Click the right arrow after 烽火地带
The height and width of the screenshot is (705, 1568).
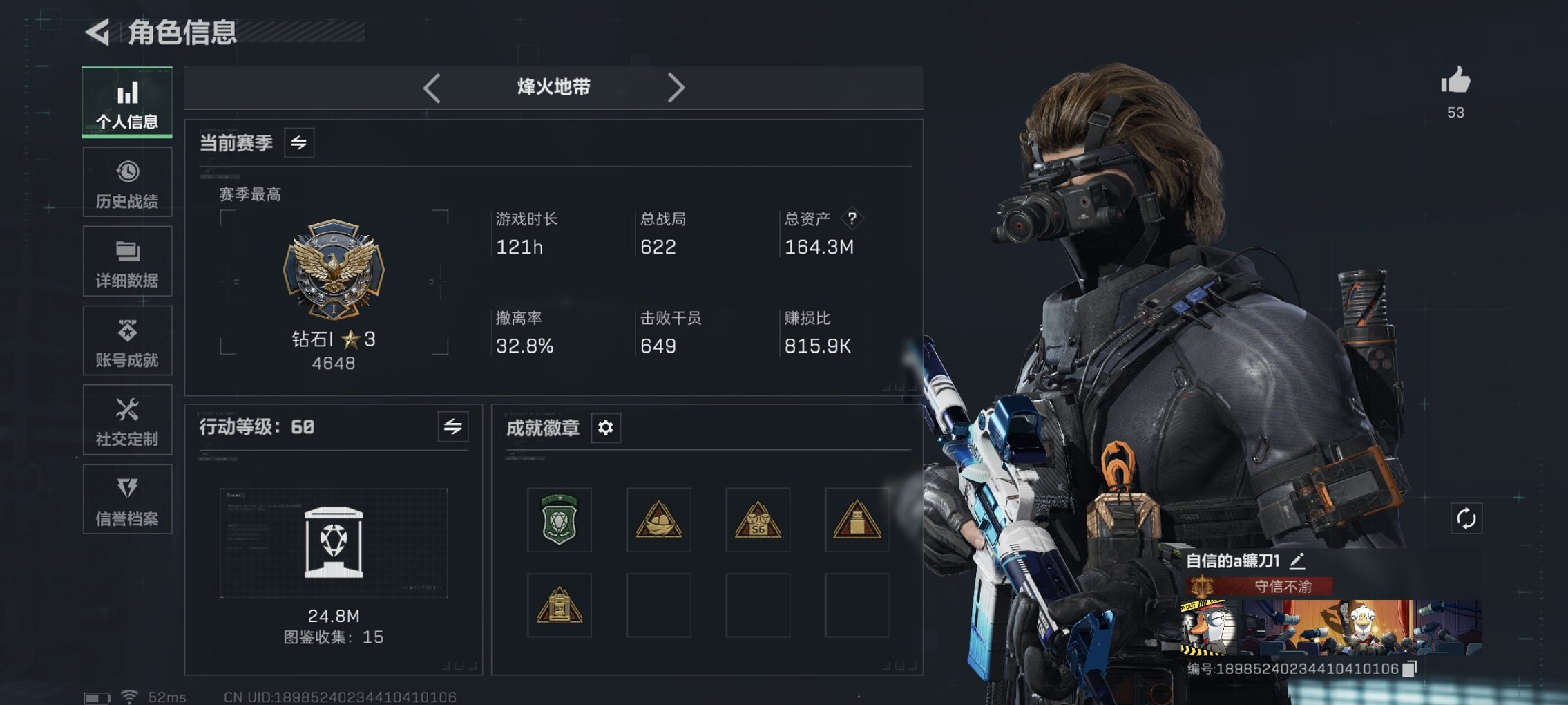click(x=677, y=87)
